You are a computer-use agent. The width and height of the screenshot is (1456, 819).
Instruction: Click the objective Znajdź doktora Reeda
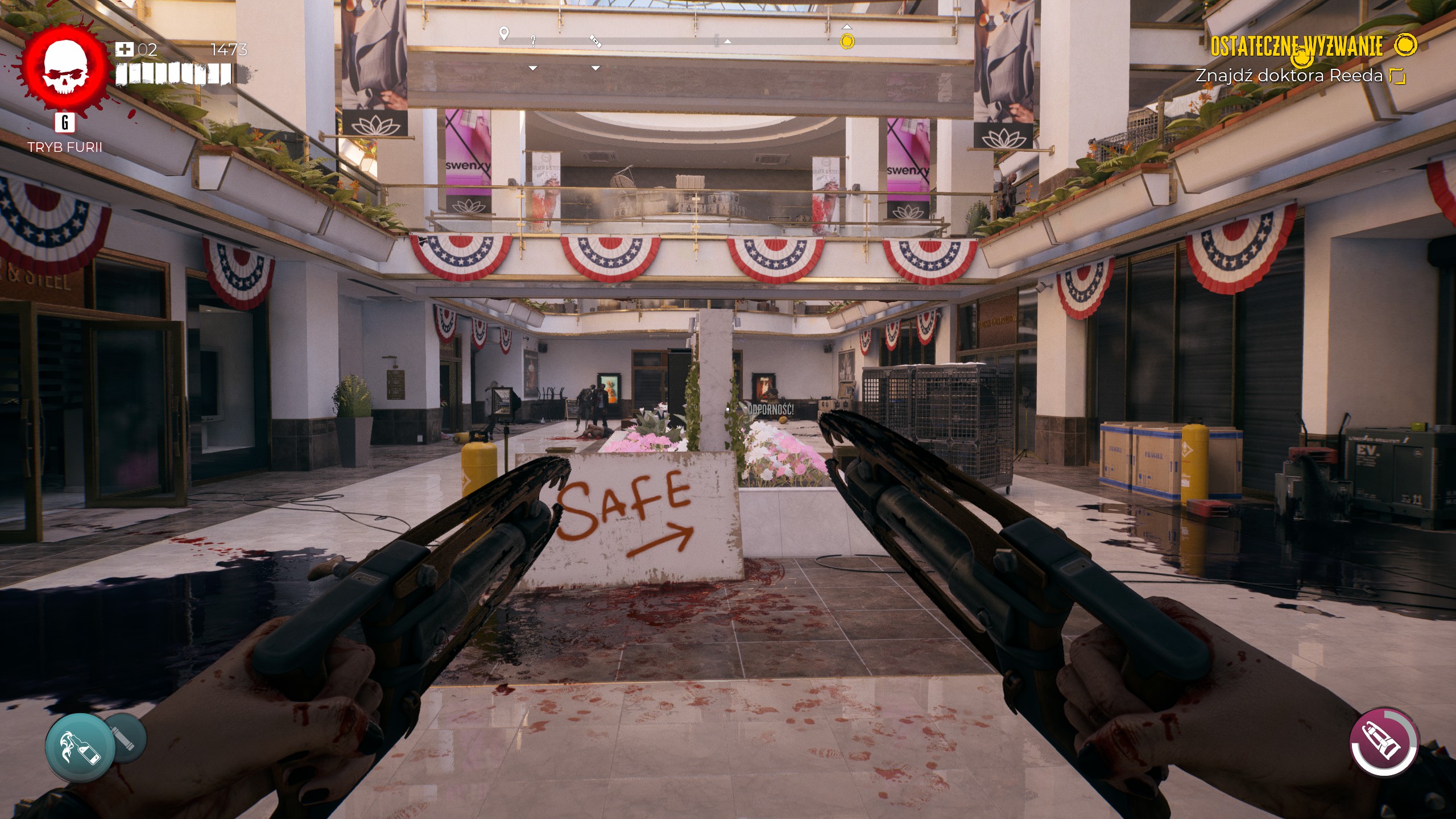(1289, 76)
